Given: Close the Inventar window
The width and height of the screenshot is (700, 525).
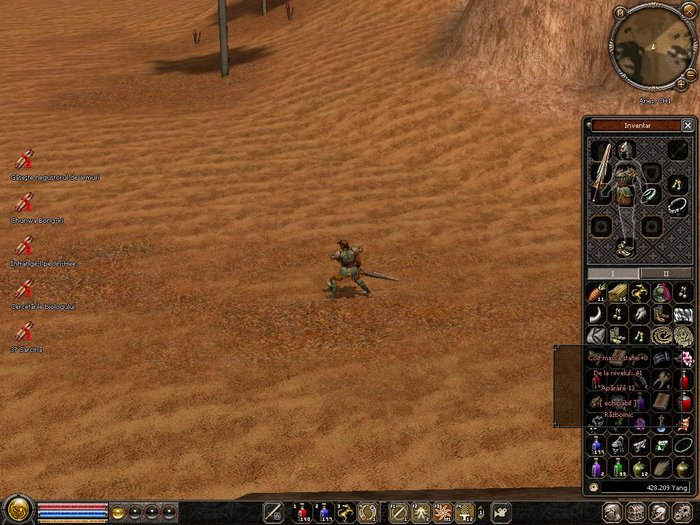Looking at the screenshot, I should click(687, 125).
